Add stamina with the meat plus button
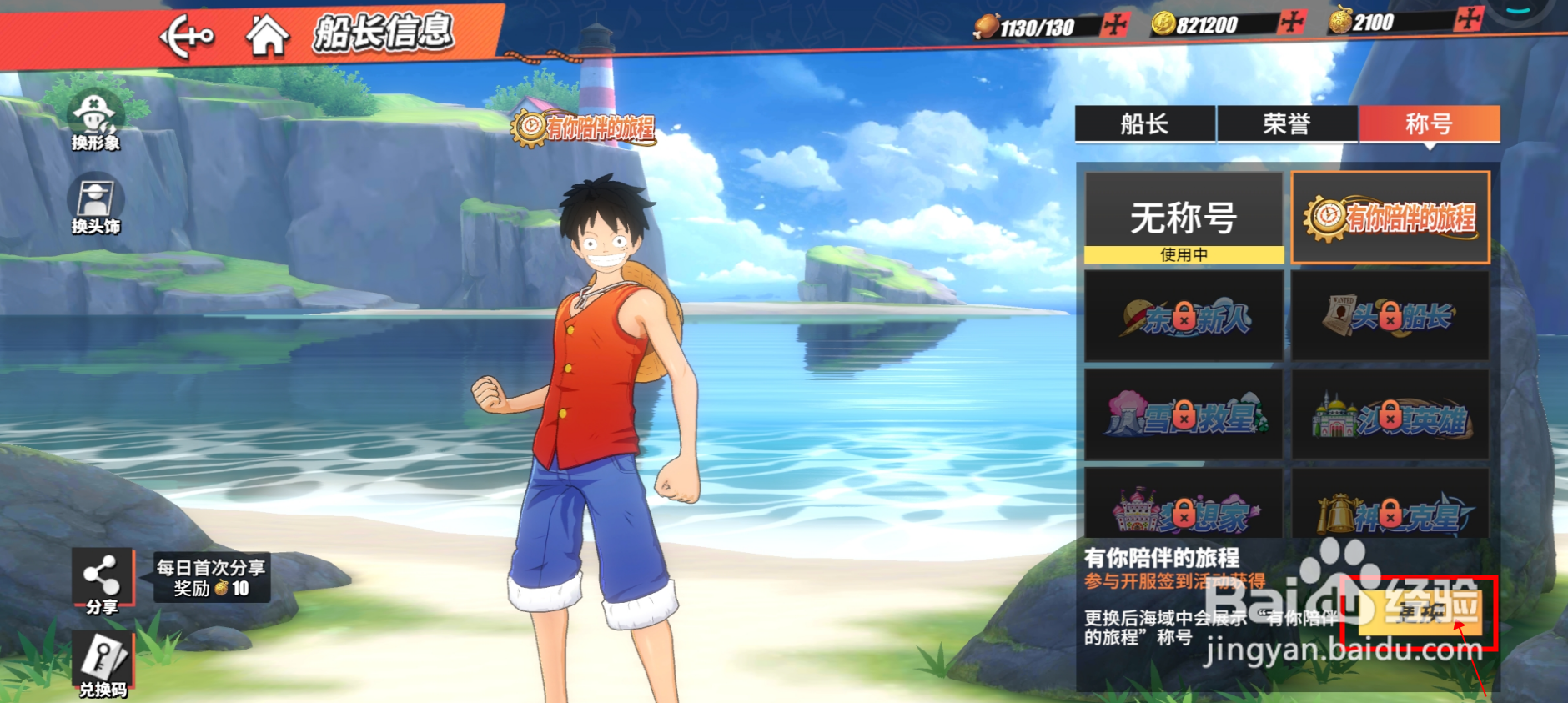This screenshot has width=1568, height=703. [1114, 25]
